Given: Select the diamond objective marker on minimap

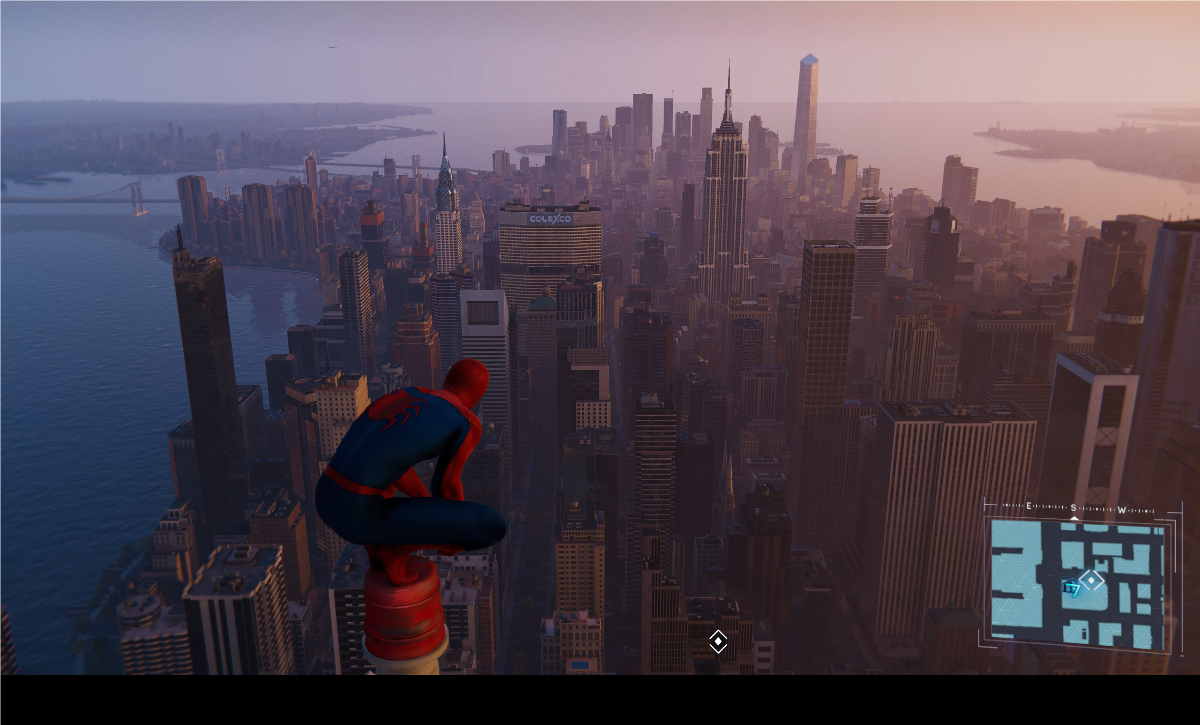Looking at the screenshot, I should [1092, 580].
